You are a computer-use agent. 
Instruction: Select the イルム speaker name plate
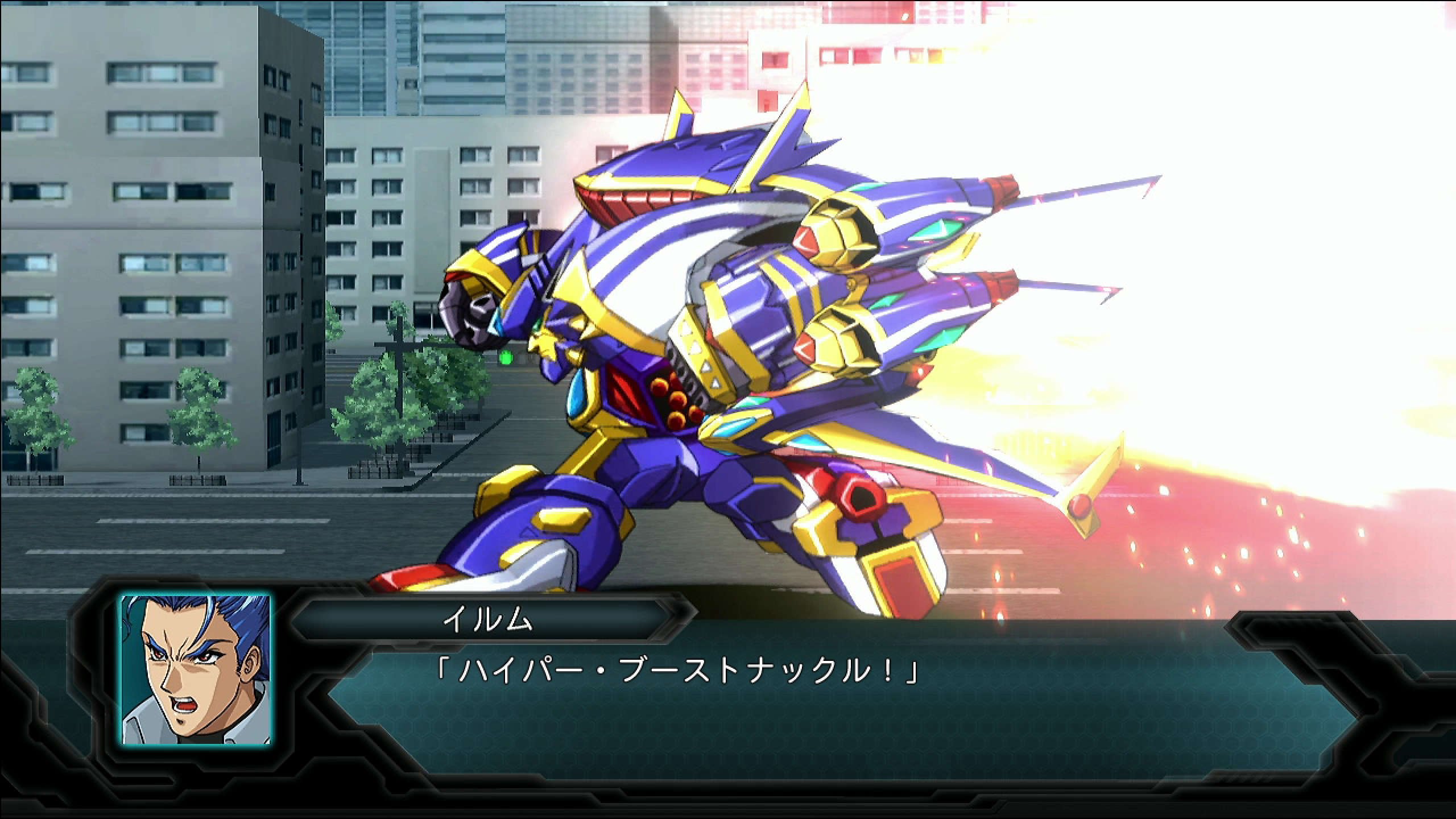tap(488, 619)
